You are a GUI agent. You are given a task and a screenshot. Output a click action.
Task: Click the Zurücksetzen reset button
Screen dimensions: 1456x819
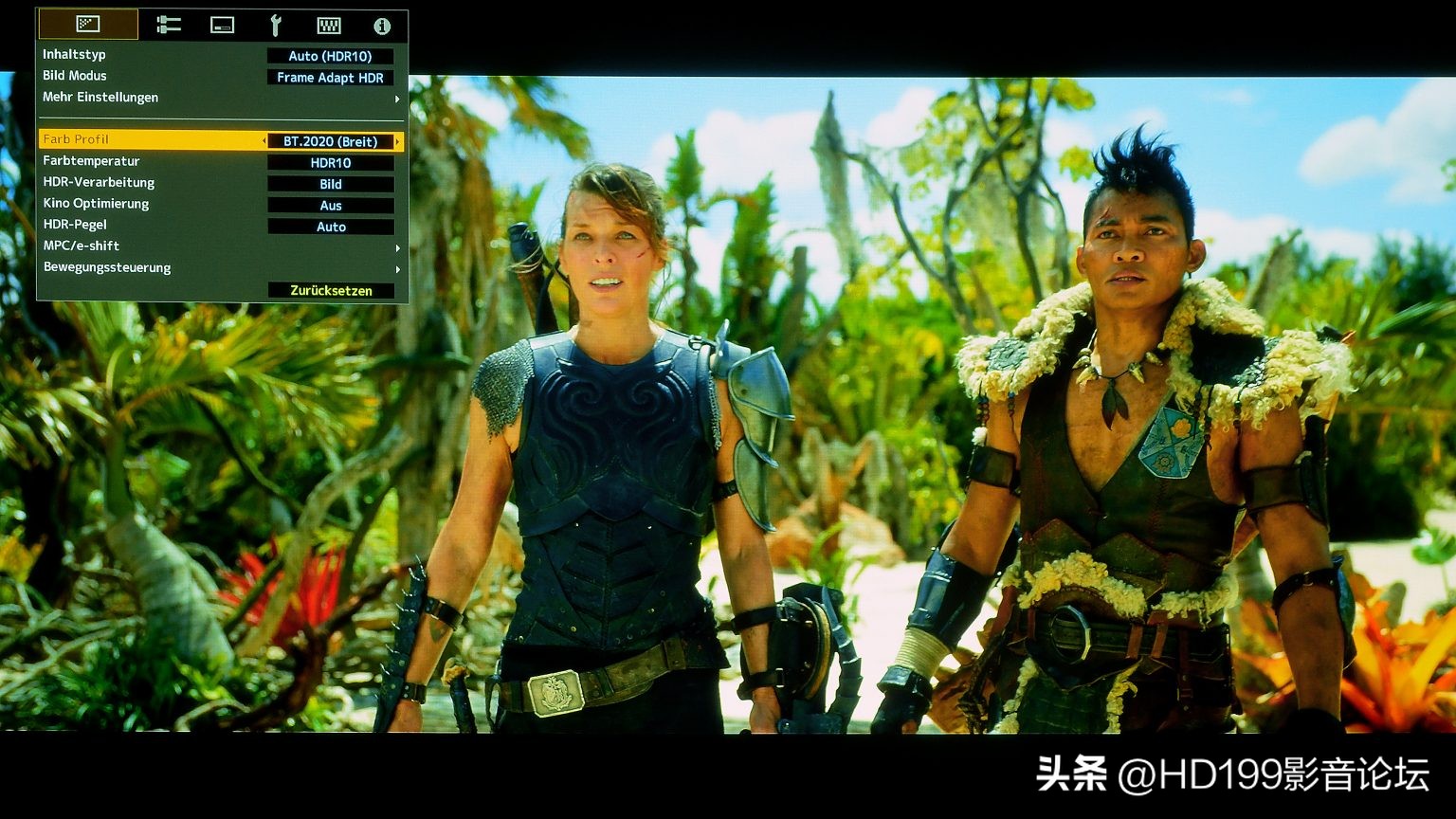tap(330, 290)
